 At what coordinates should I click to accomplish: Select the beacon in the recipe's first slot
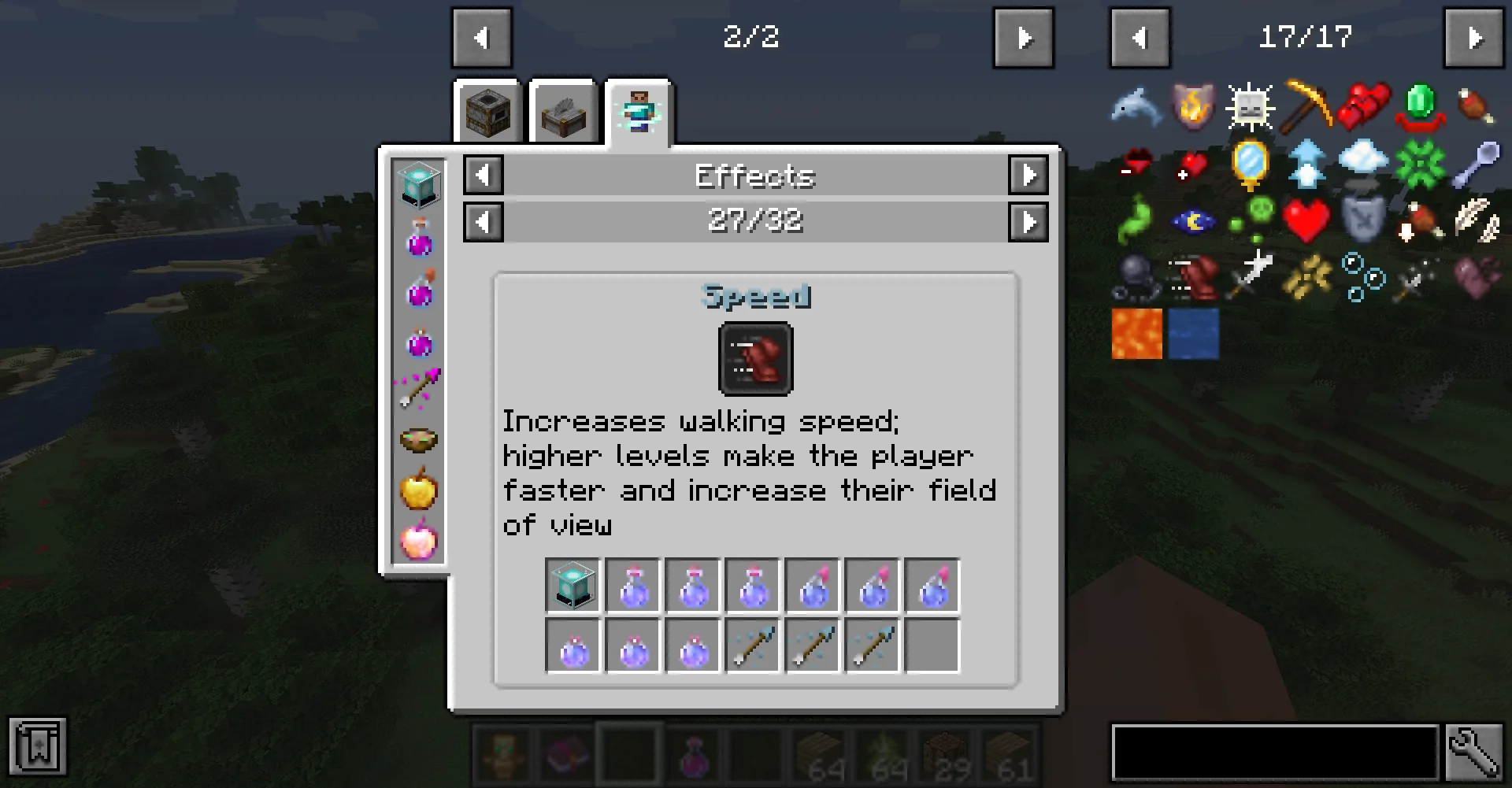coord(573,585)
